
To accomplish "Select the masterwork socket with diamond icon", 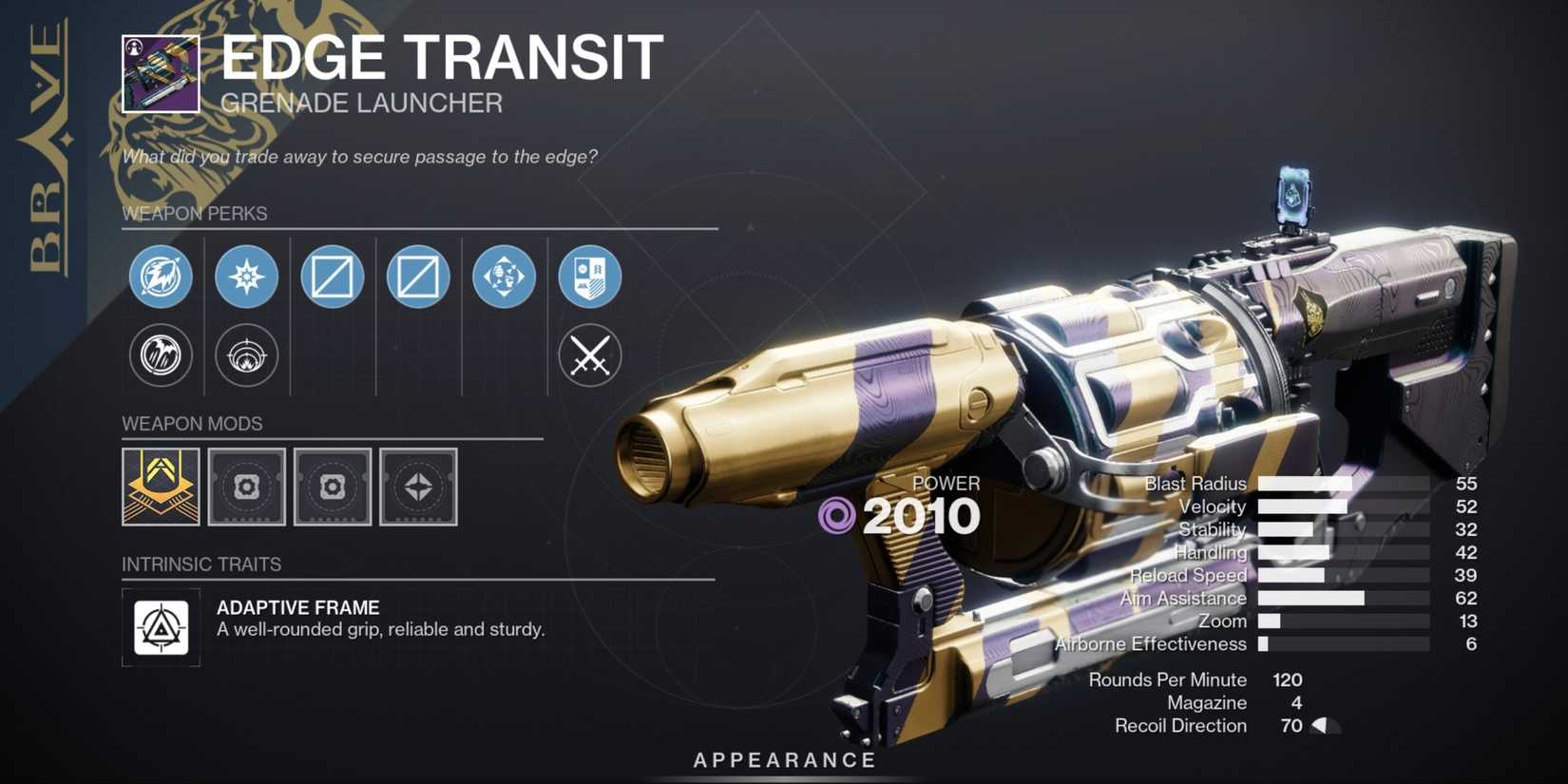I will coord(418,488).
